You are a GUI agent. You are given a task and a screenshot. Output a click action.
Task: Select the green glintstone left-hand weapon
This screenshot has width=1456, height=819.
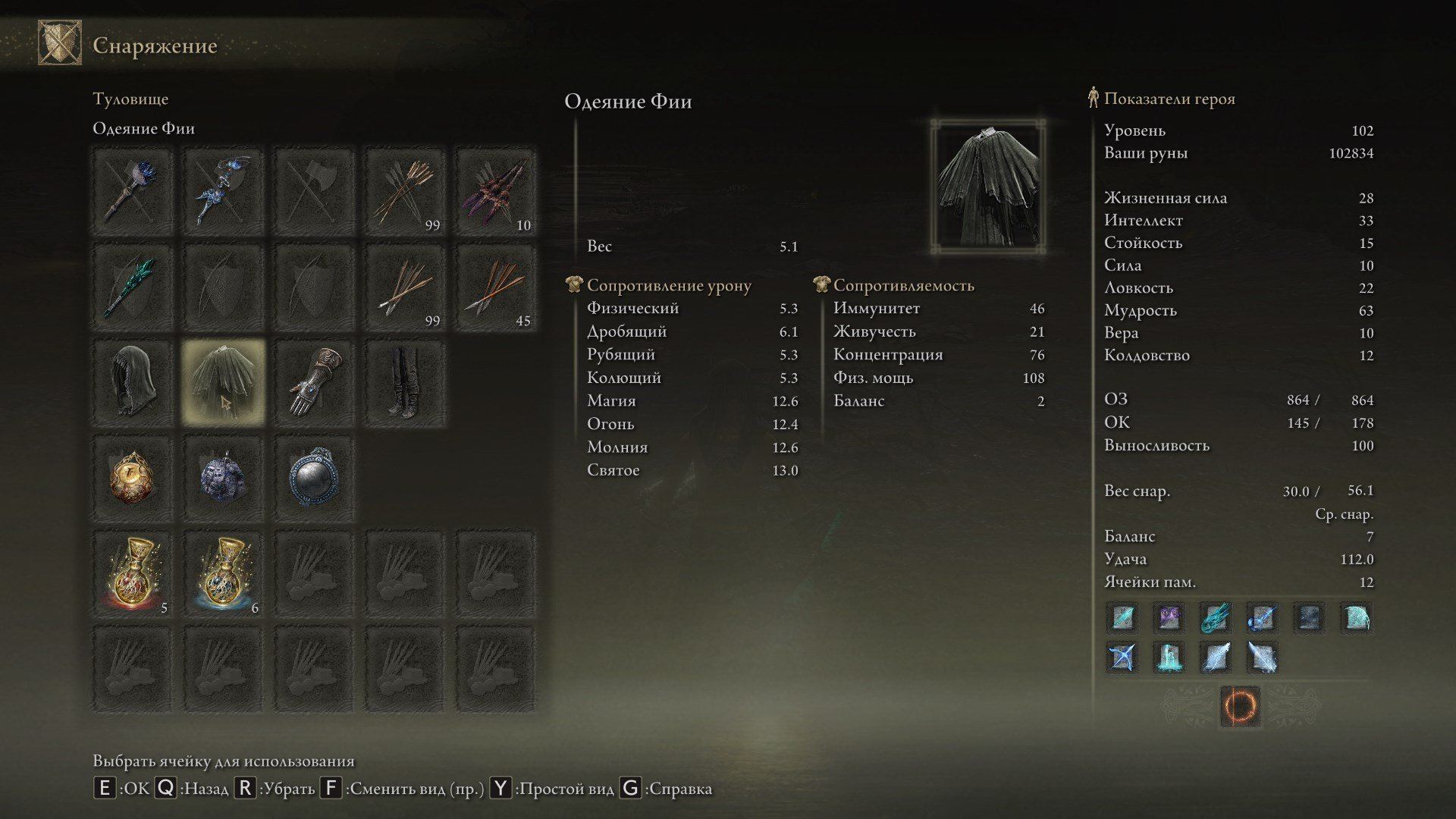(133, 287)
